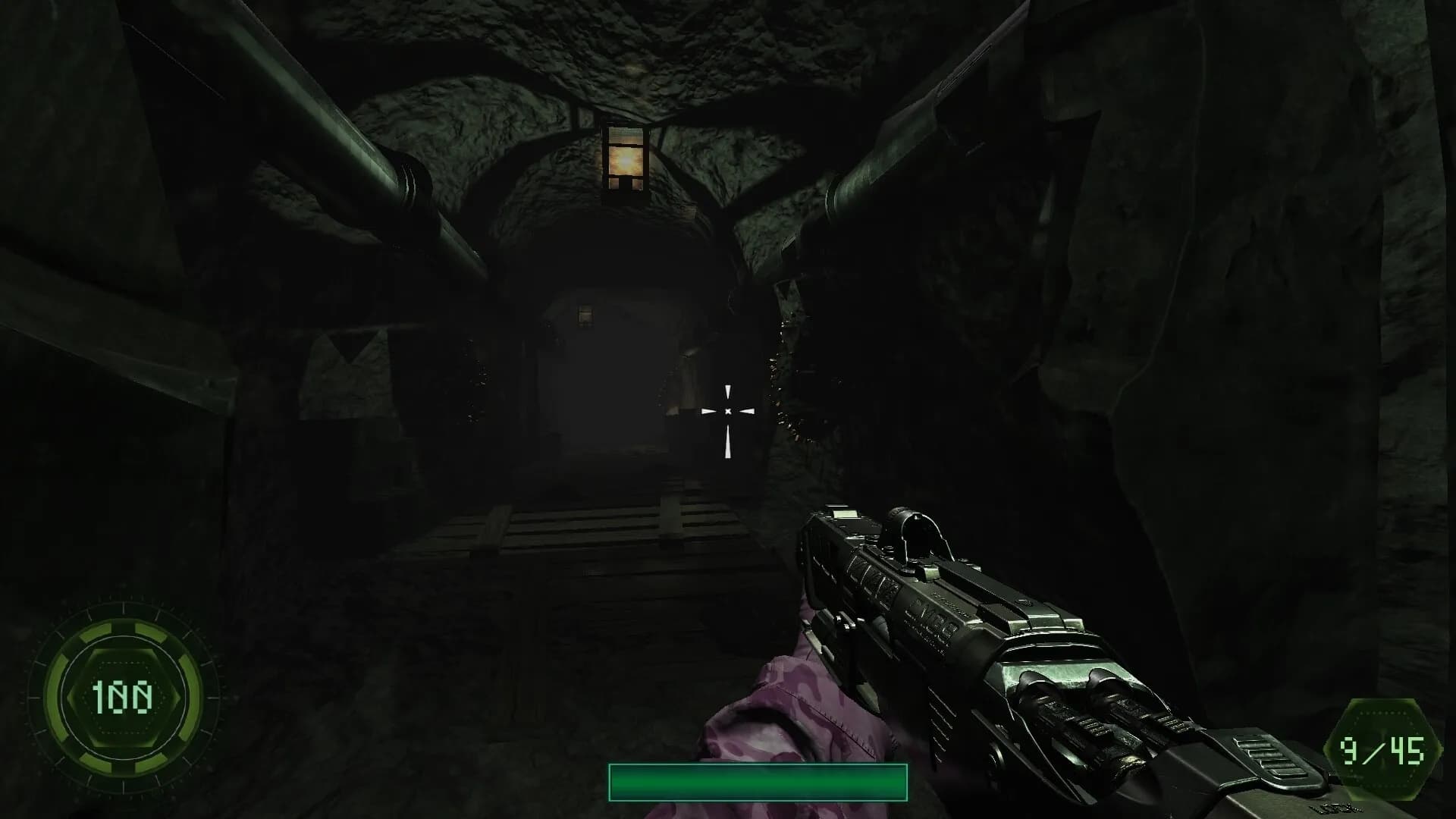Click the crosshair at screen center

pos(729,410)
